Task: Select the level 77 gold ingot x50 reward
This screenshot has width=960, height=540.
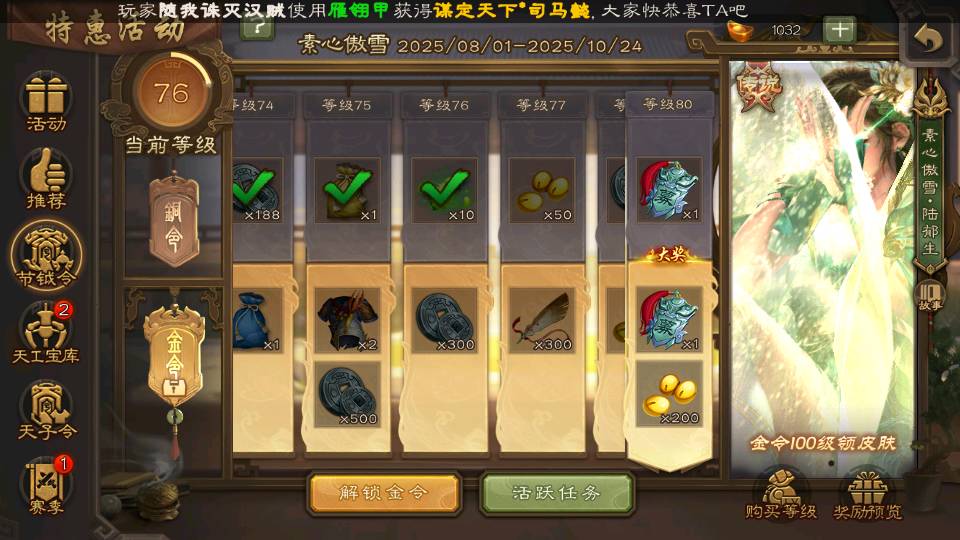Action: point(540,190)
